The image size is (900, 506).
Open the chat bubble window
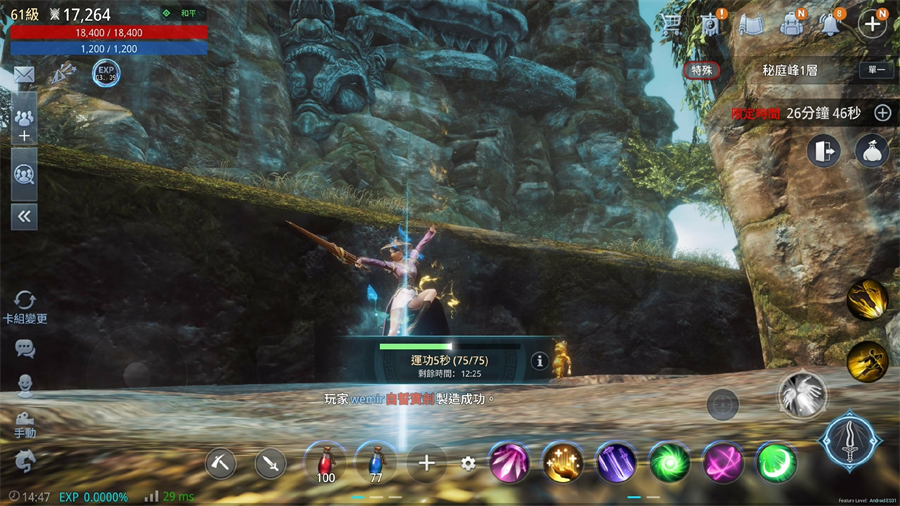pos(25,348)
